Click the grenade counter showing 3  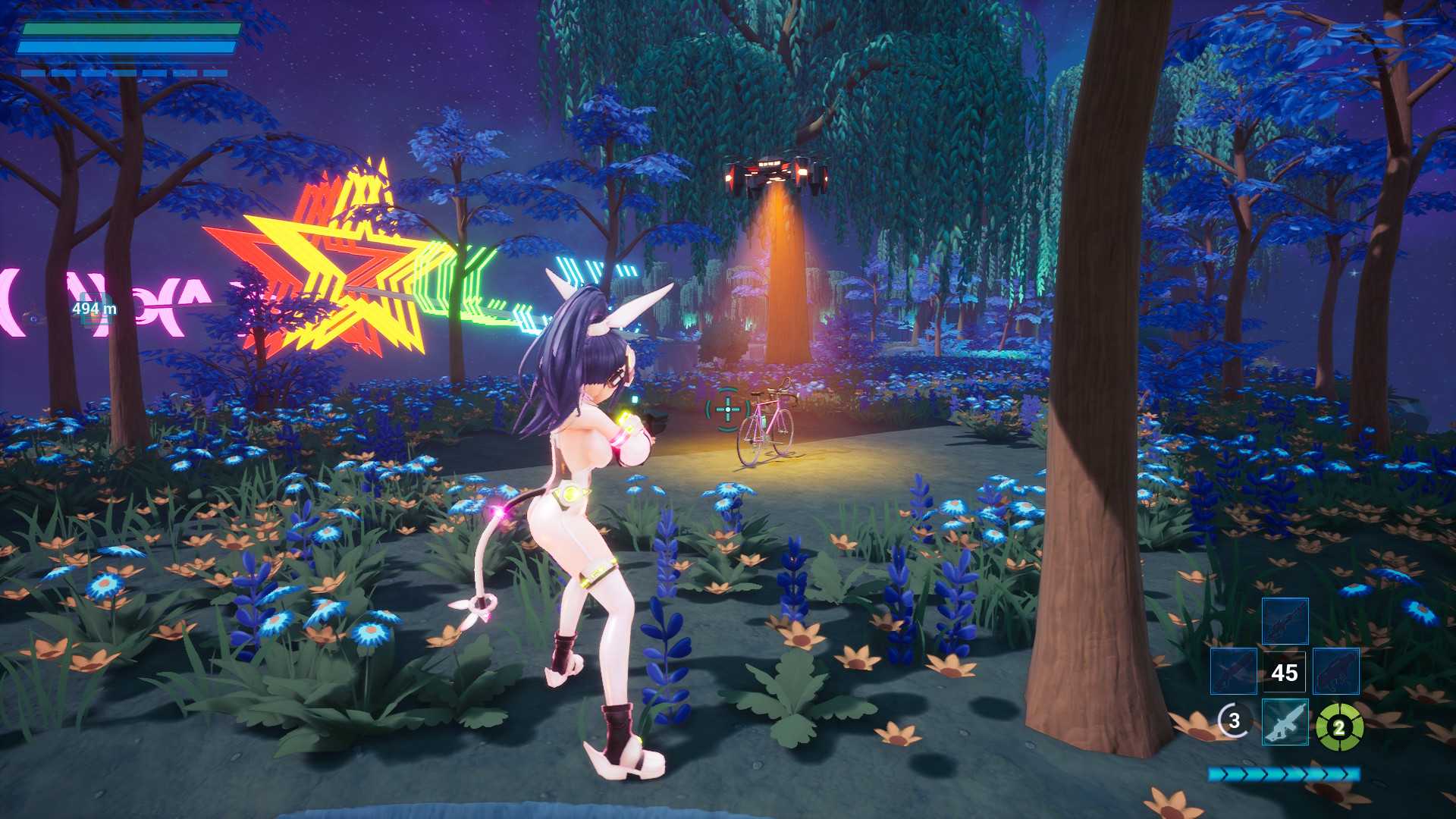[1235, 722]
